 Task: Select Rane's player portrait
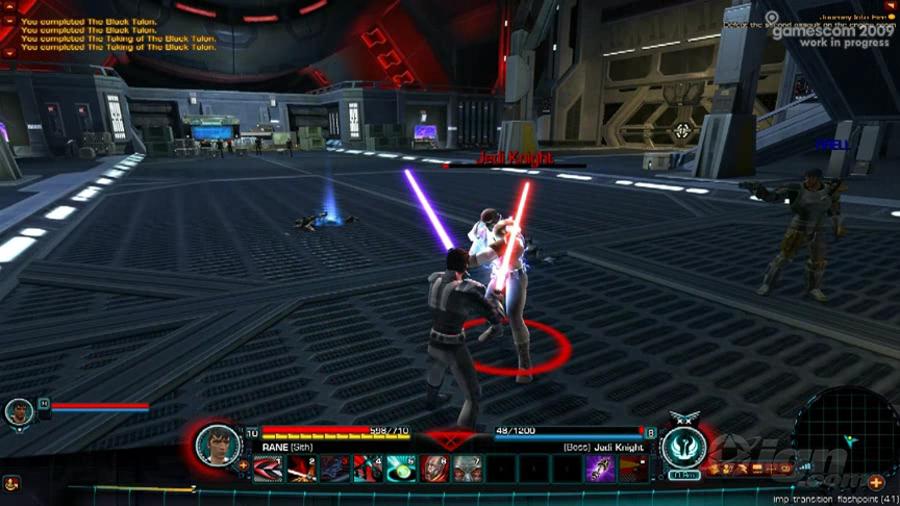click(216, 444)
